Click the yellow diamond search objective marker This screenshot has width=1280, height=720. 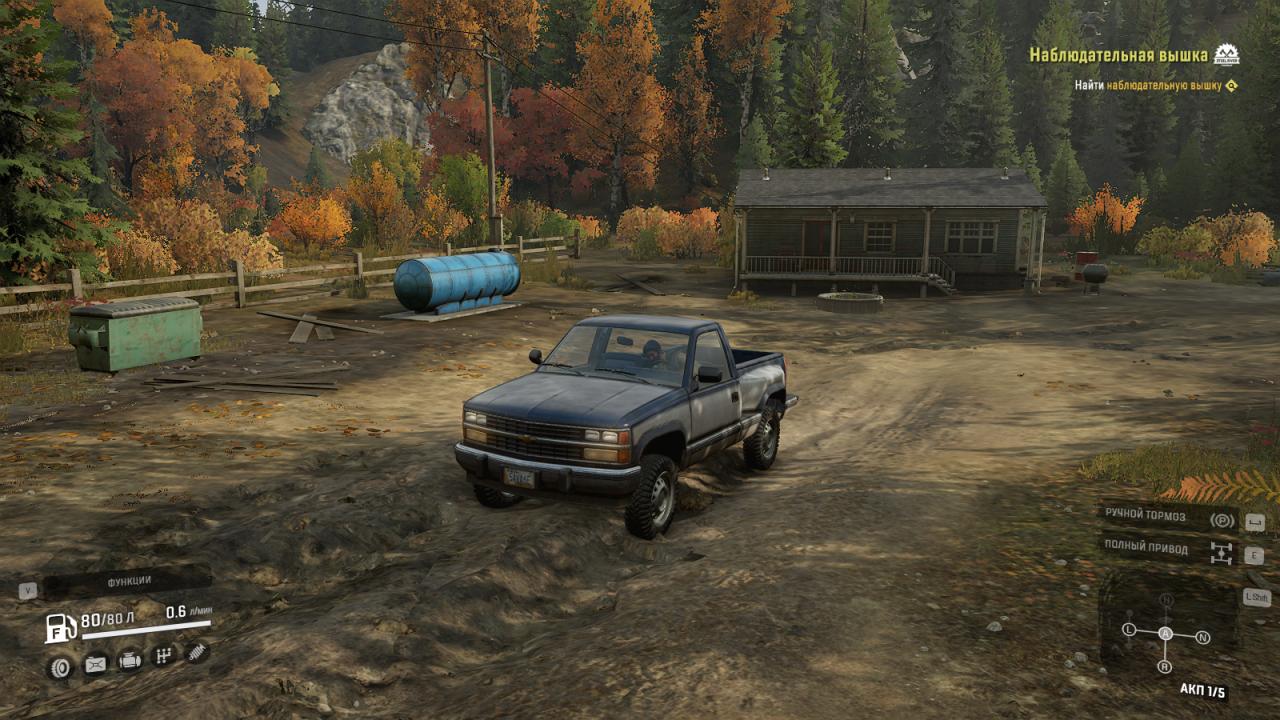pos(1231,86)
